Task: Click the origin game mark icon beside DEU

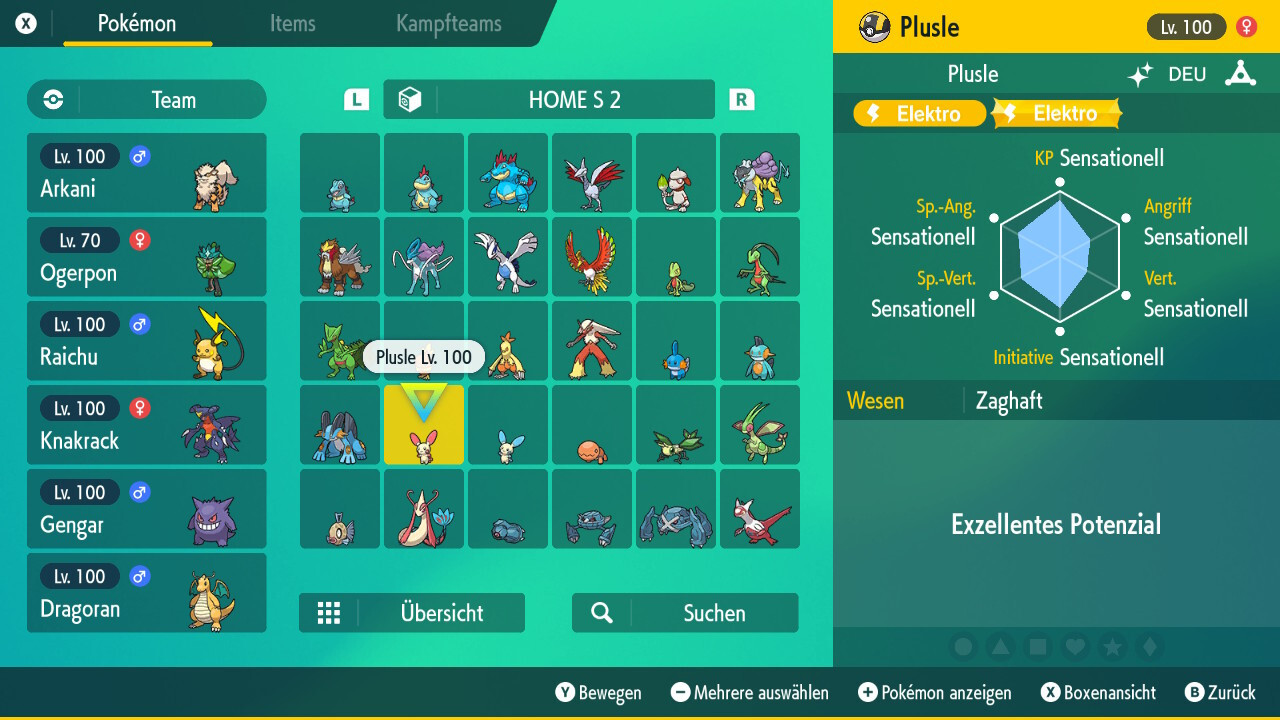Action: click(x=1241, y=73)
